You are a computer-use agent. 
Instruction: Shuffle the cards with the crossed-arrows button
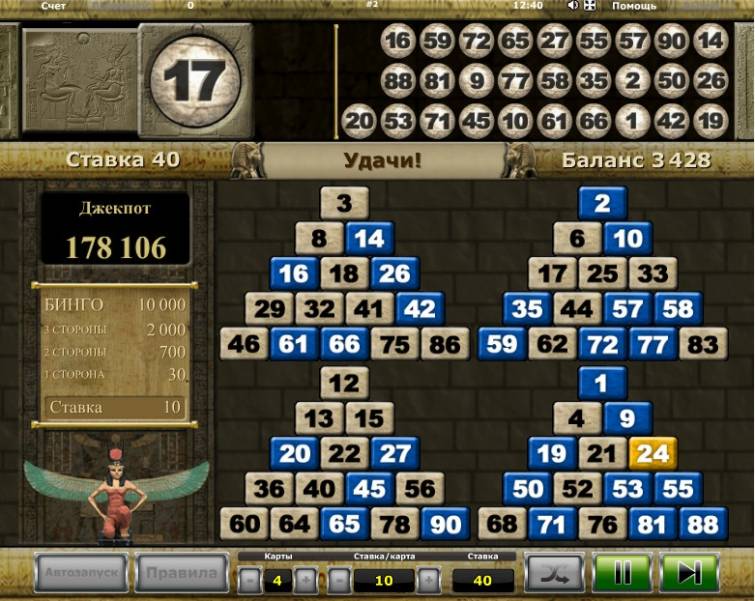pos(554,574)
